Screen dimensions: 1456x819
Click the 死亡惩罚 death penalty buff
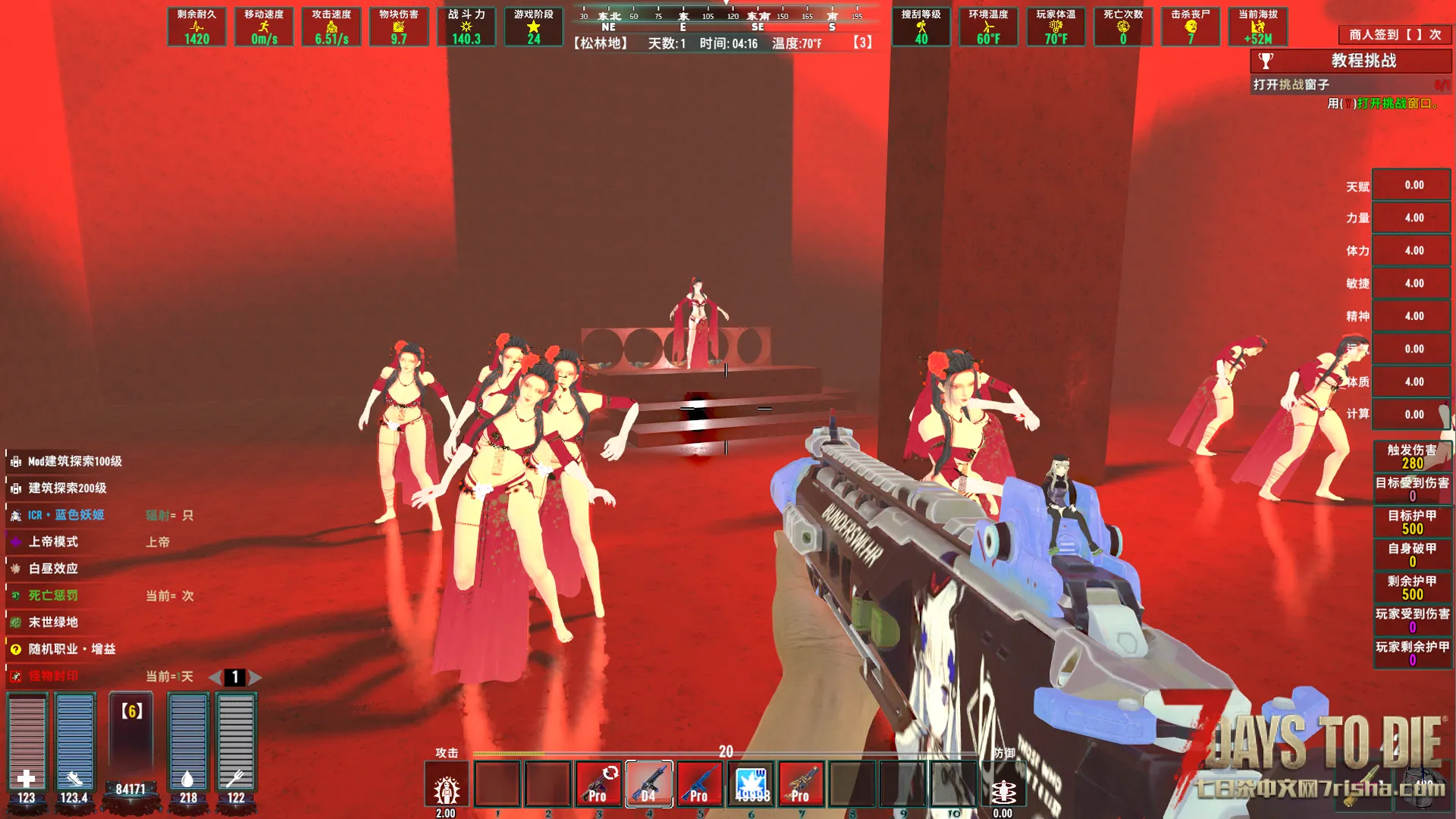(x=53, y=595)
